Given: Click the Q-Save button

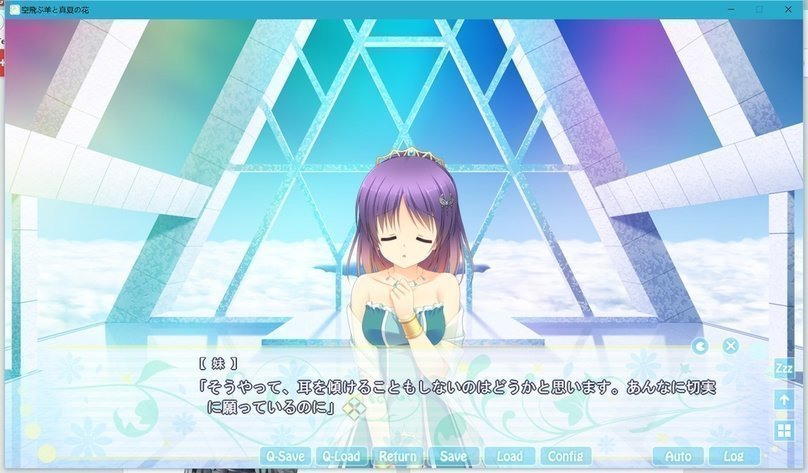Looking at the screenshot, I should tap(284, 456).
